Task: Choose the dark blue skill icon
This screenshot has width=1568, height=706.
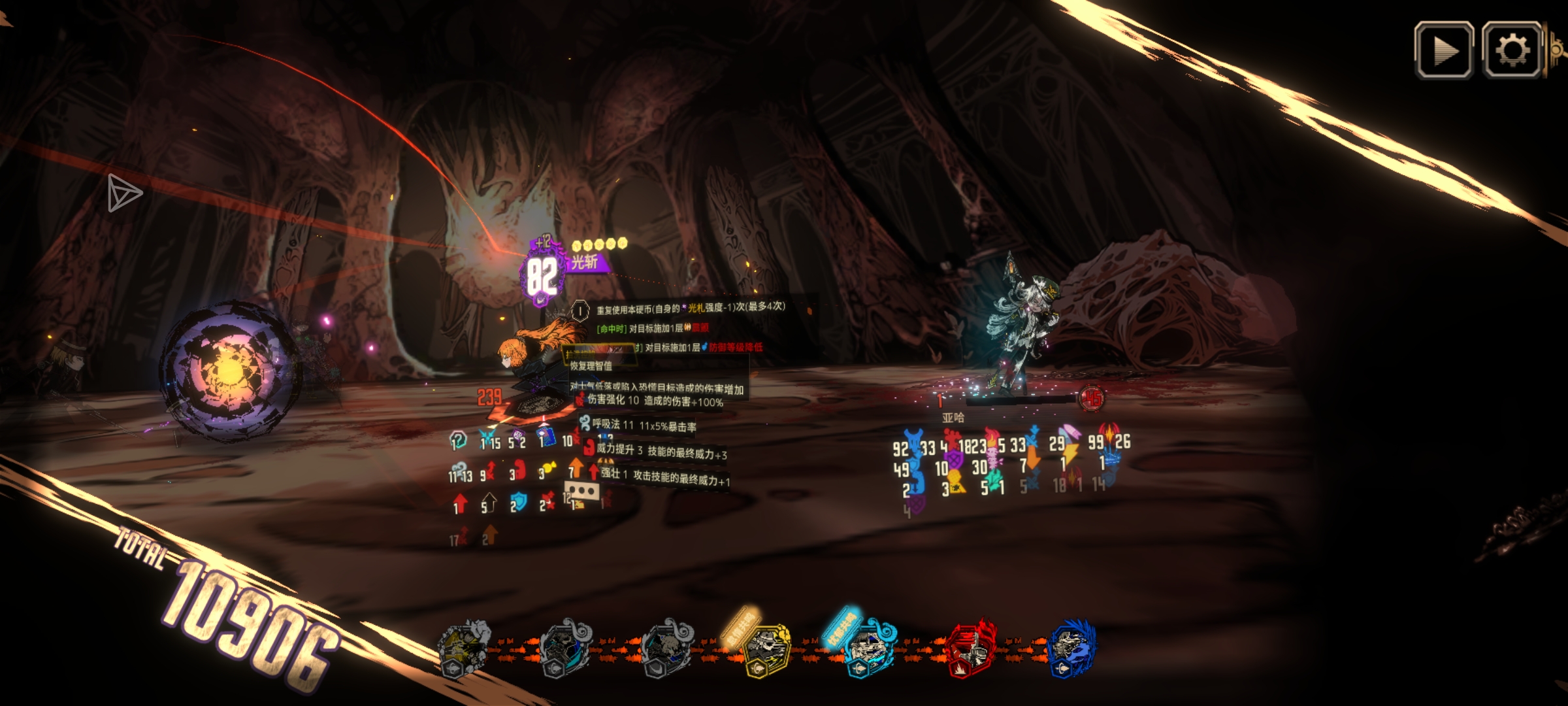Action: 1071,648
